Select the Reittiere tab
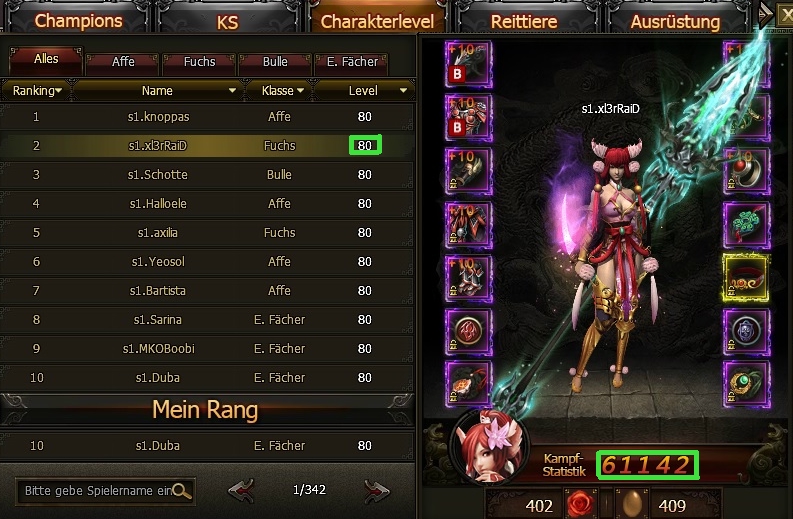793x519 pixels. pyautogui.click(x=523, y=21)
